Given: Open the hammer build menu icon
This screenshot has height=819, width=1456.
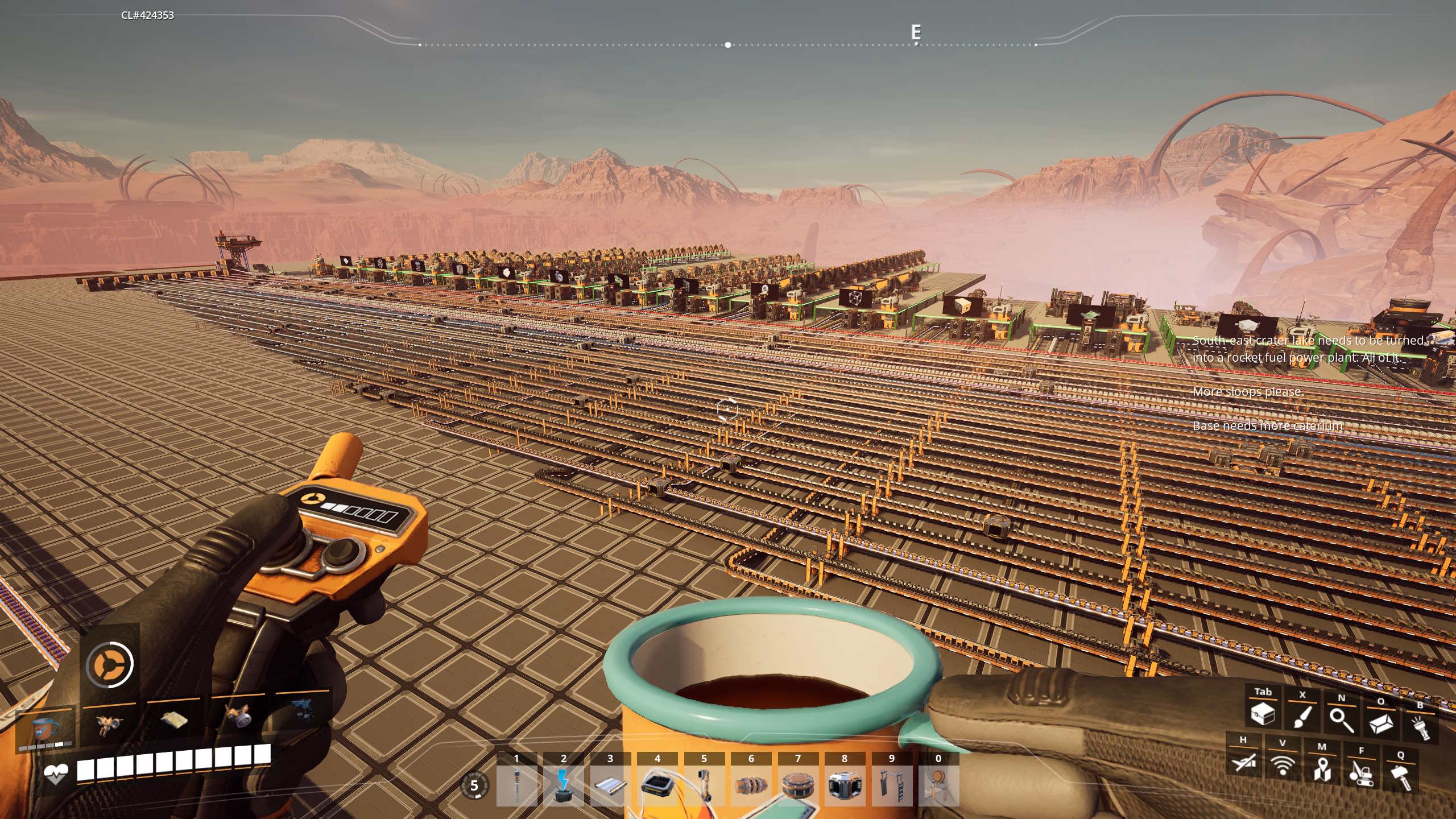Looking at the screenshot, I should [x=1400, y=776].
